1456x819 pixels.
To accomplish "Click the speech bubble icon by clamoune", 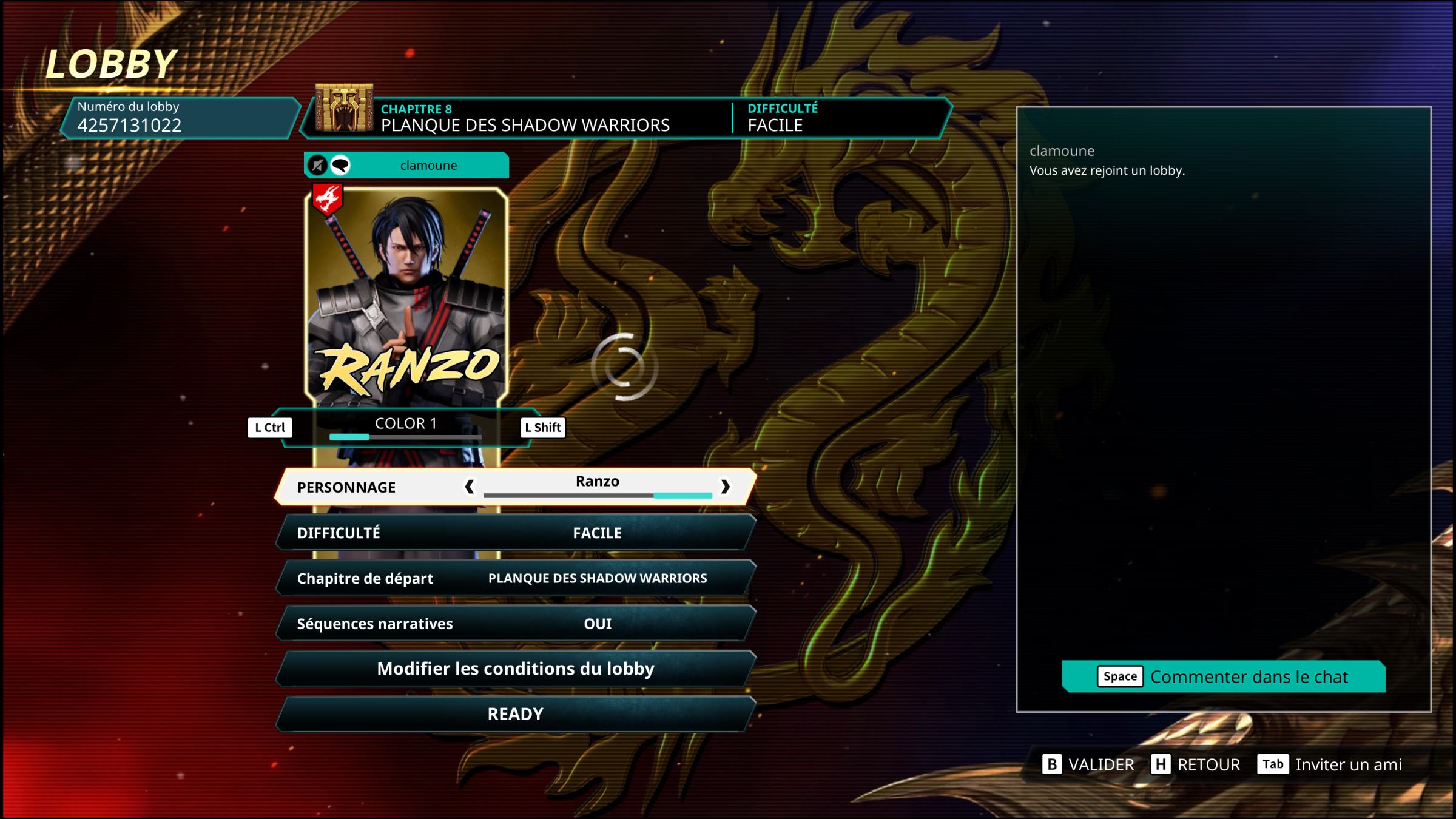I will (340, 165).
